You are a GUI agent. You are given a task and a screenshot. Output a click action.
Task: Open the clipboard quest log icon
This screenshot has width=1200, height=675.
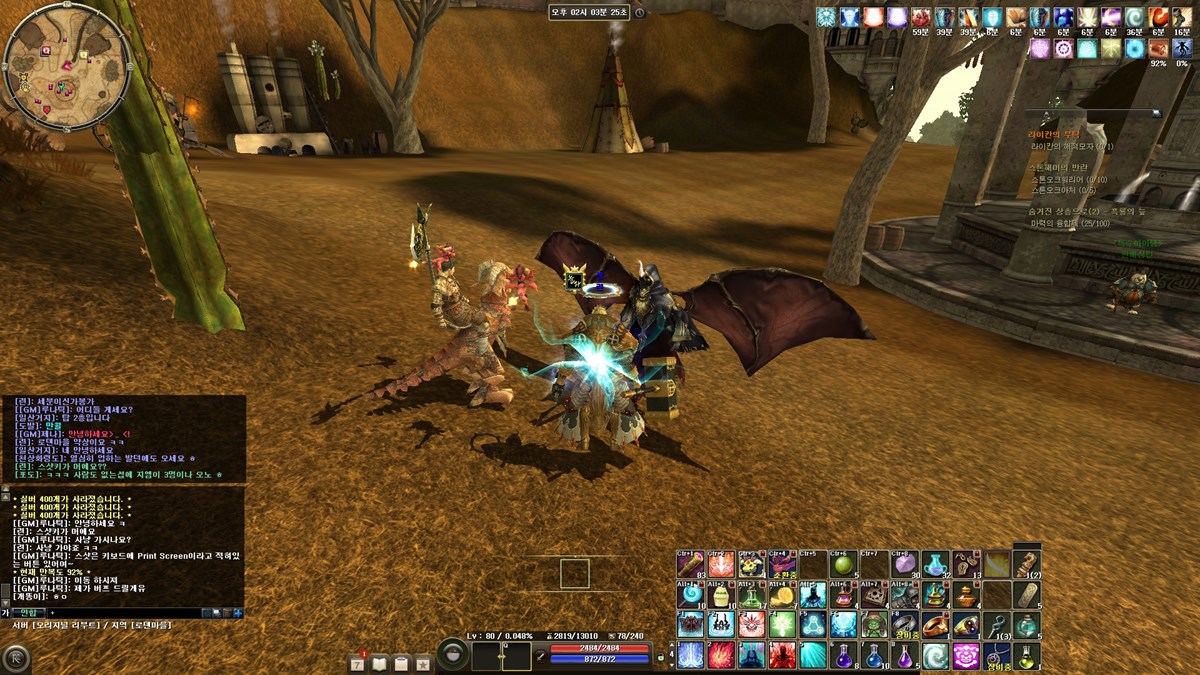tap(402, 663)
